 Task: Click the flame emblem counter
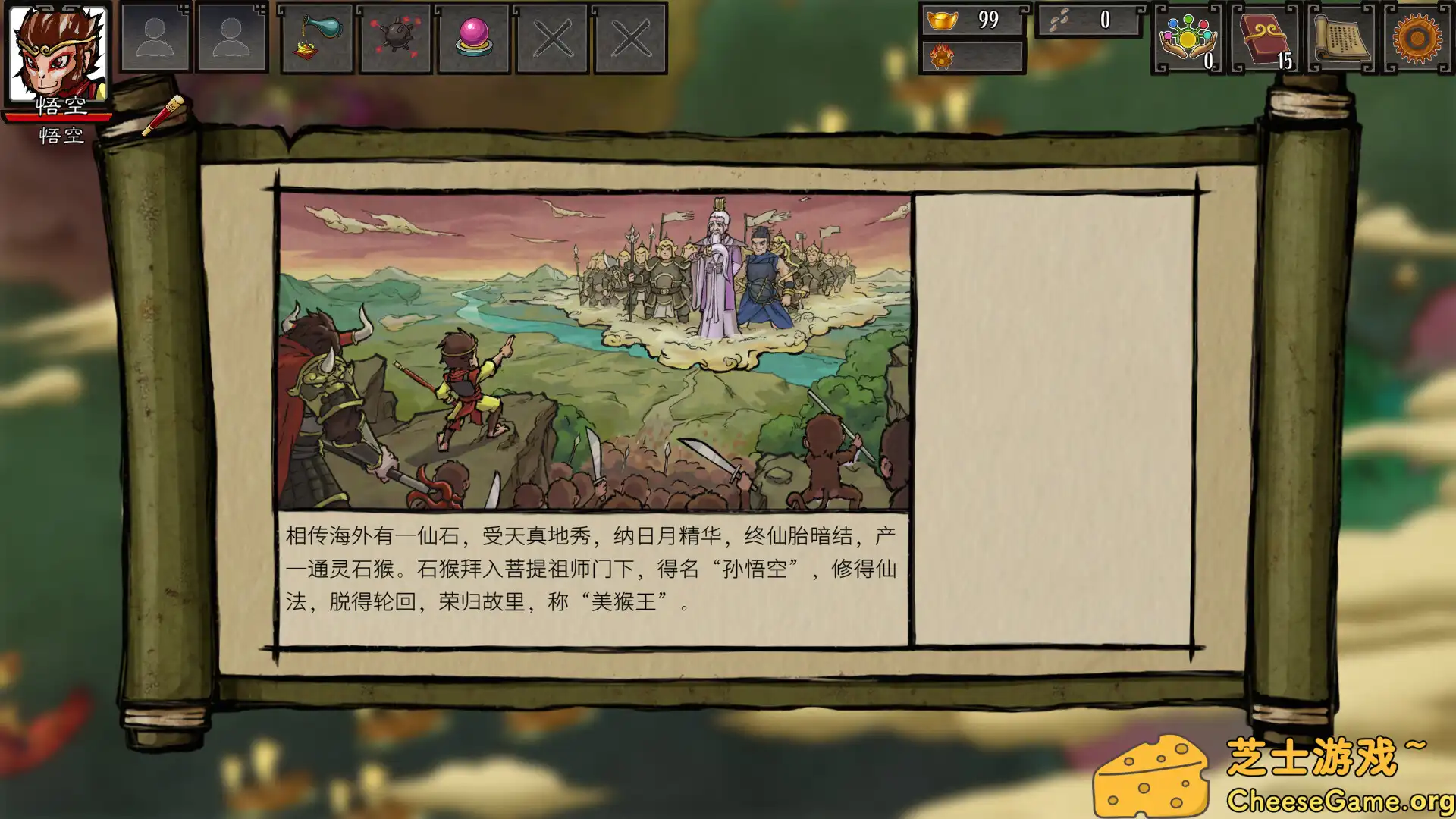(x=973, y=58)
